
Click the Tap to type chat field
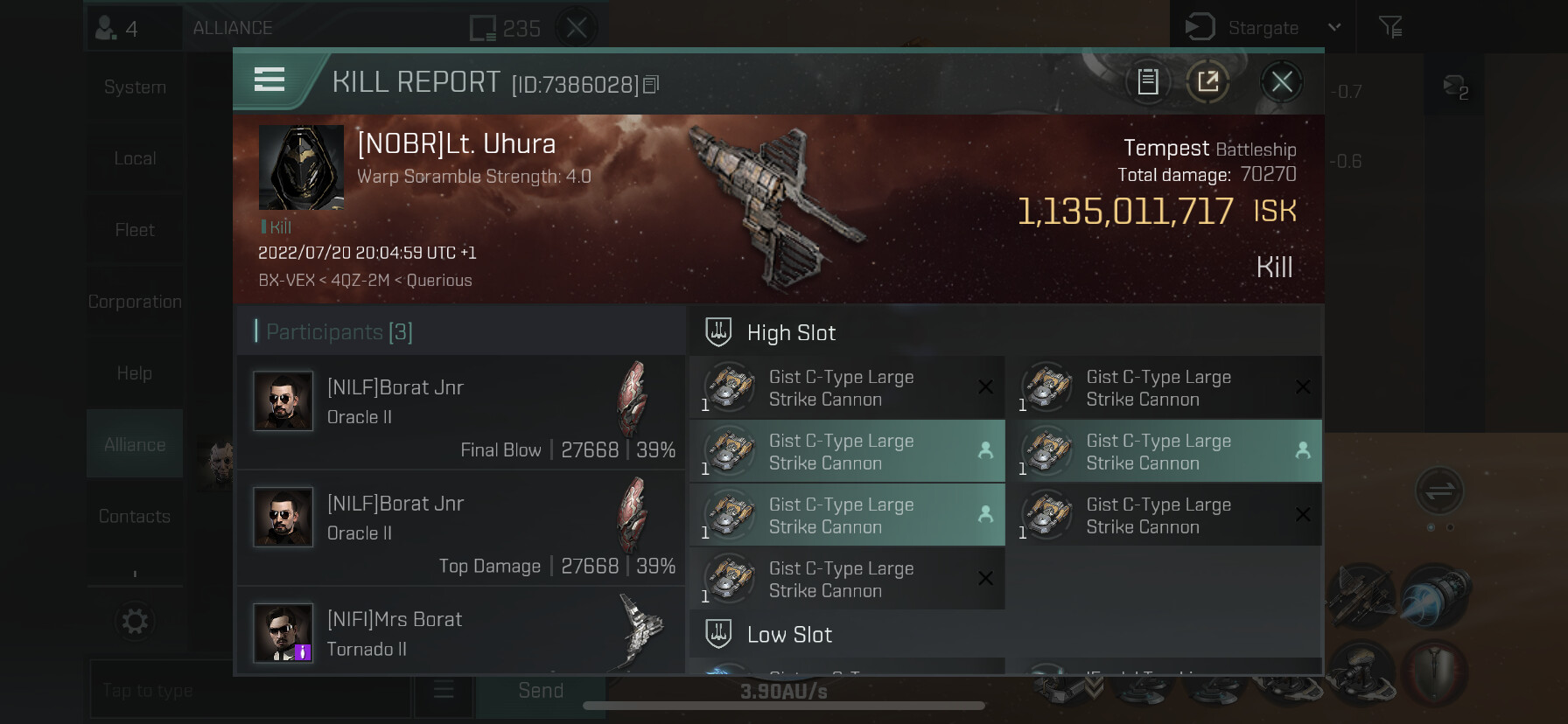tap(249, 690)
